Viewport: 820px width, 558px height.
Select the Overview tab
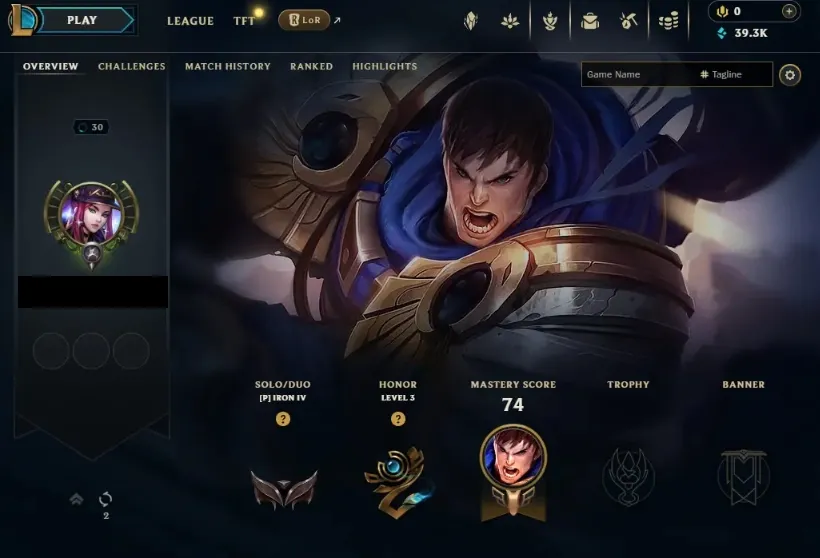click(50, 67)
